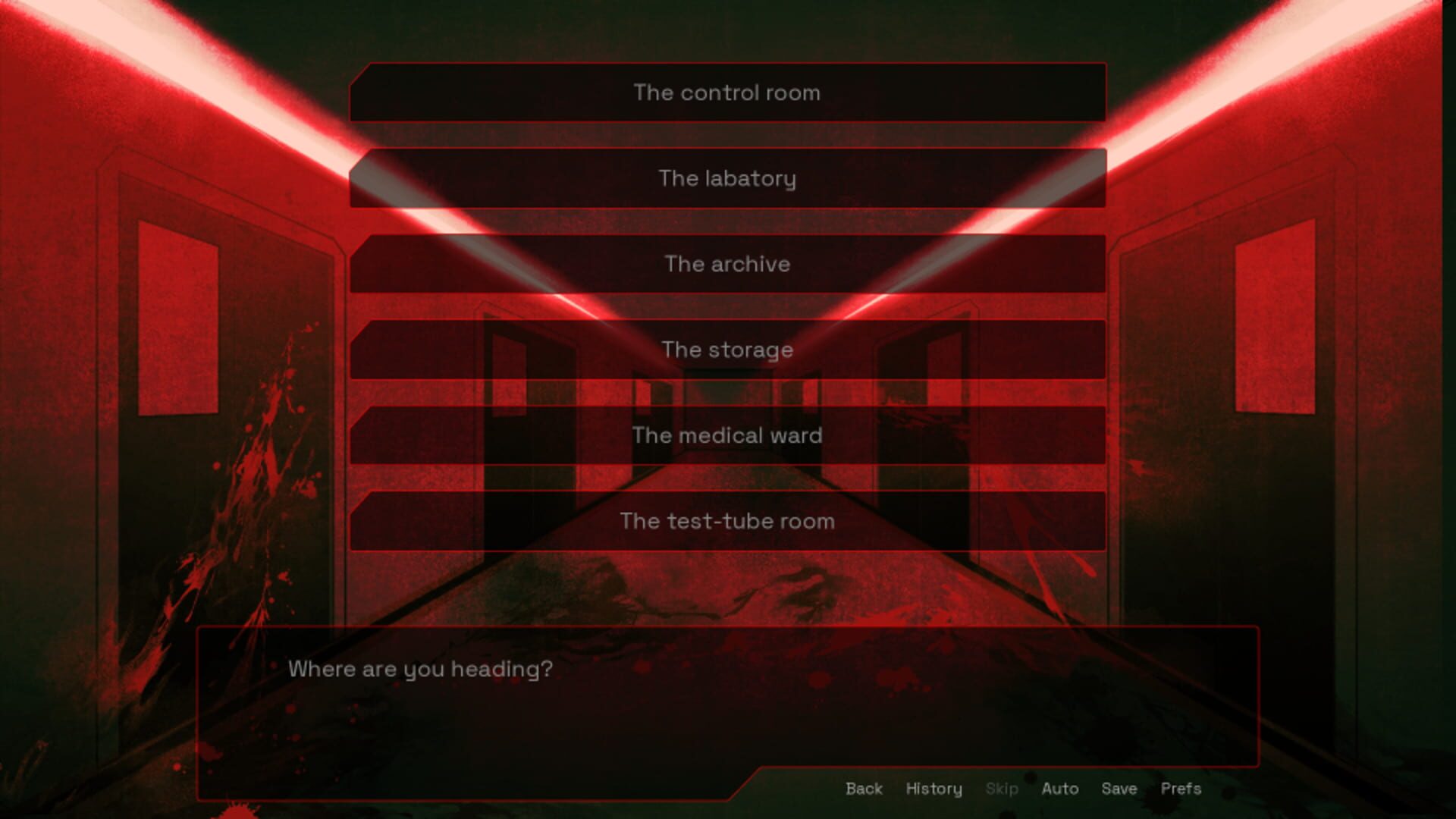Screen dimensions: 1456x819
Task: Enable 'Auto' text advance mode
Action: 1060,789
